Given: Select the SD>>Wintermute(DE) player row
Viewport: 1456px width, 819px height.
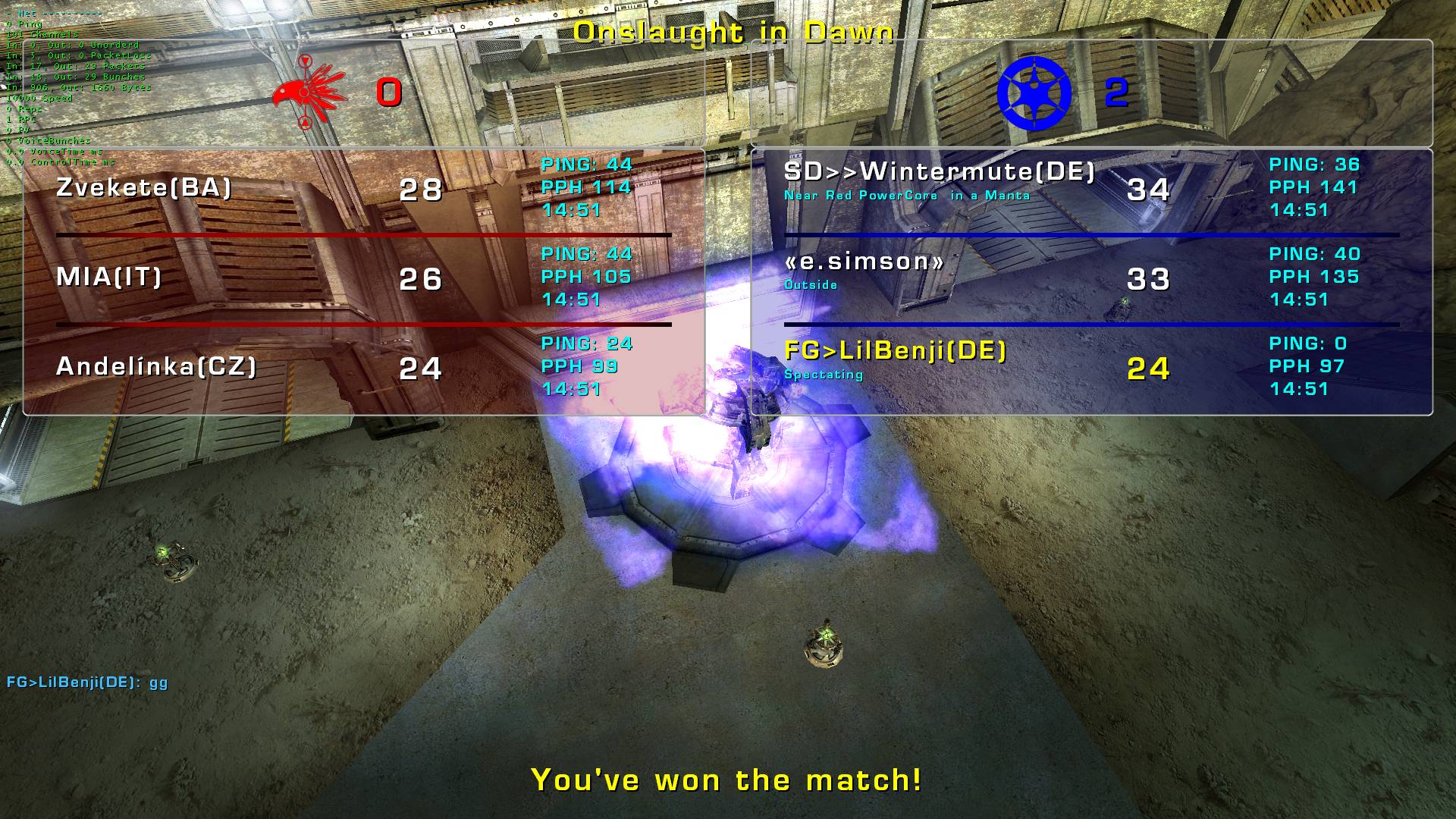Looking at the screenshot, I should (x=939, y=172).
